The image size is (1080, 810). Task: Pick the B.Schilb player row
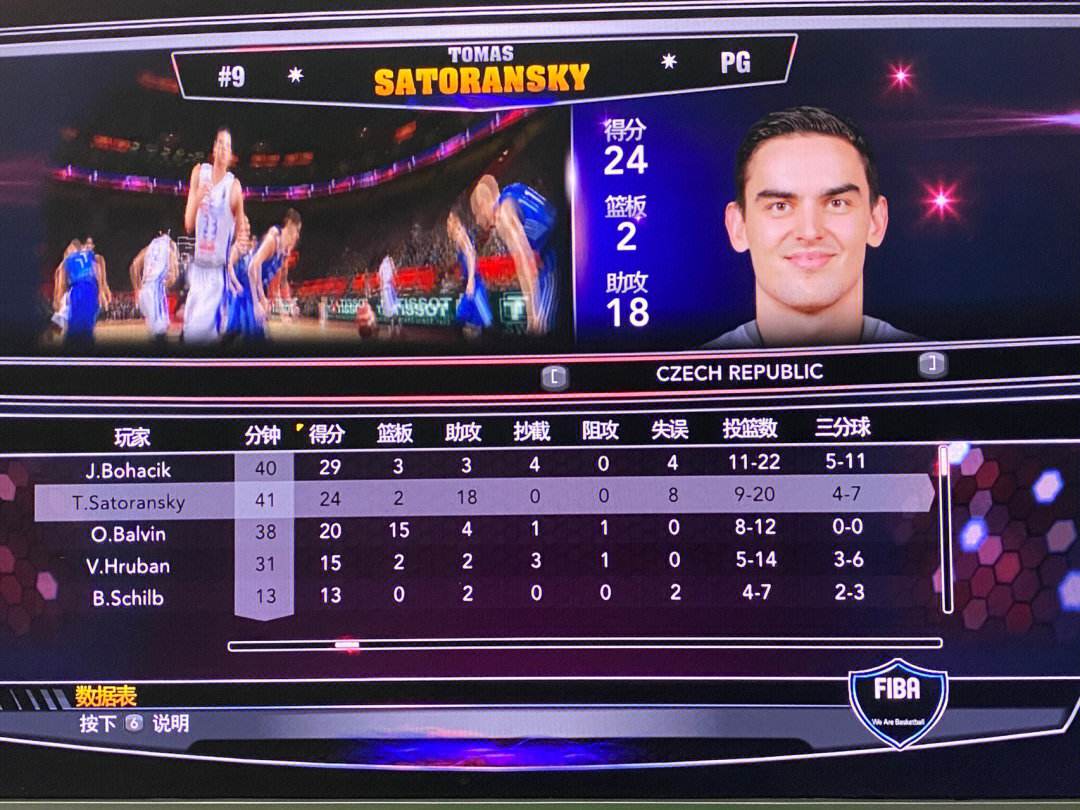pos(128,598)
